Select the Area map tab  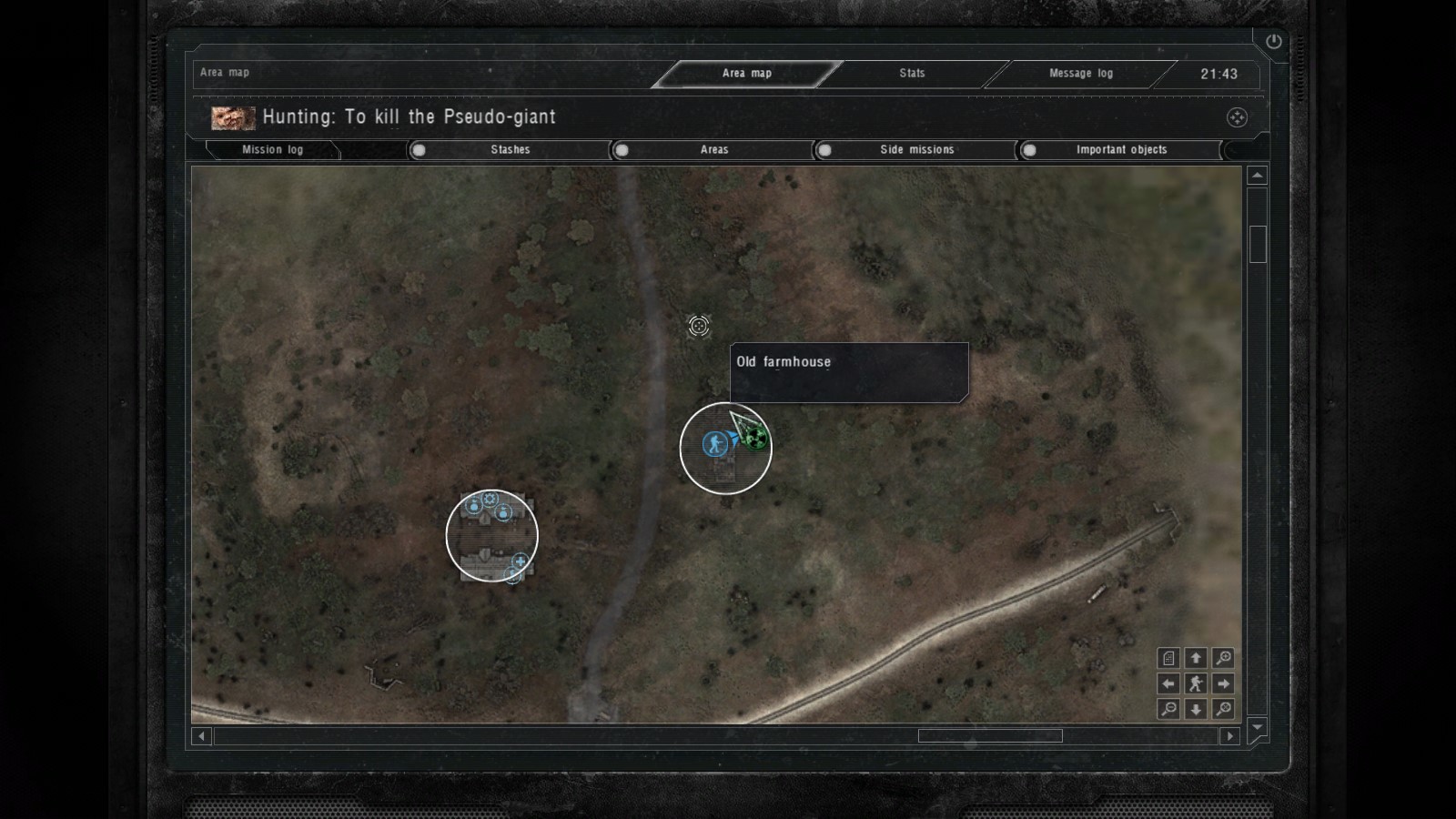tap(746, 74)
